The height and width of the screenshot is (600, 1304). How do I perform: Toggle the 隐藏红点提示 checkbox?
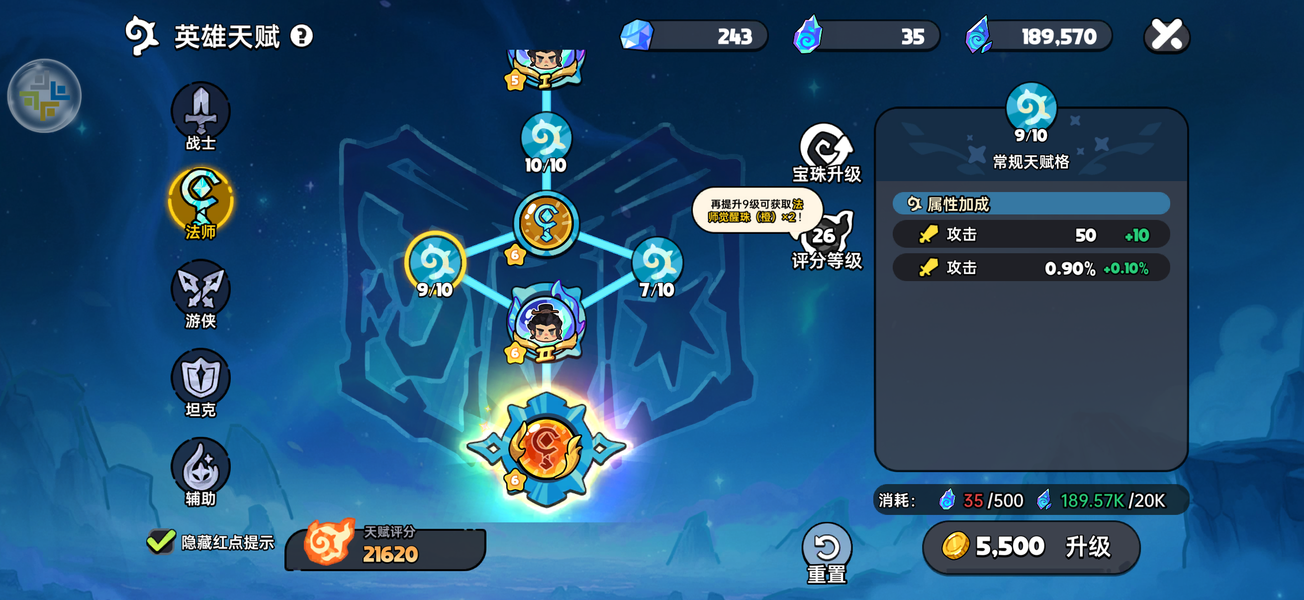161,542
